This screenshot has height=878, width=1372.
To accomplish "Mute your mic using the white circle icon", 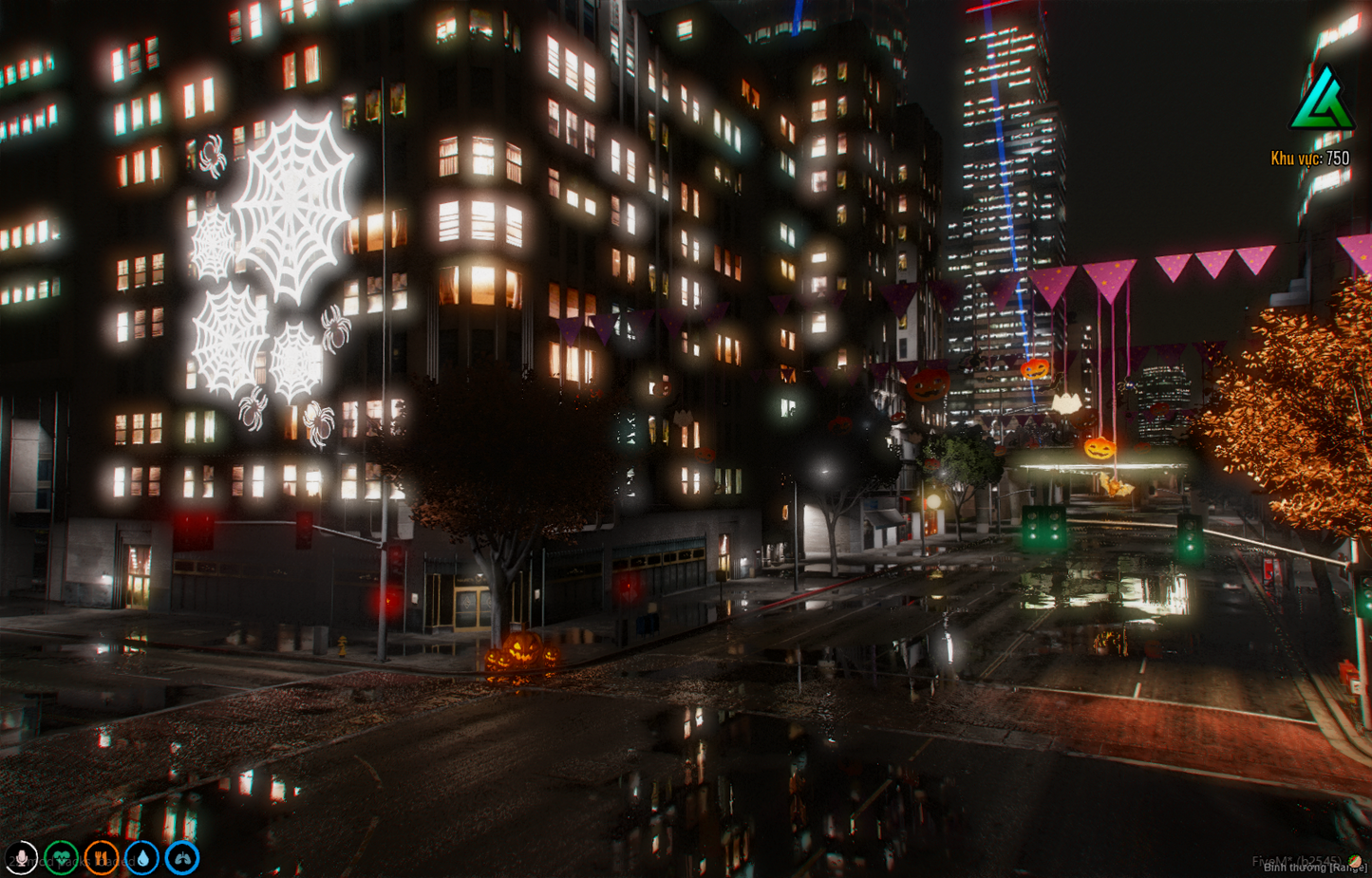I will click(21, 857).
